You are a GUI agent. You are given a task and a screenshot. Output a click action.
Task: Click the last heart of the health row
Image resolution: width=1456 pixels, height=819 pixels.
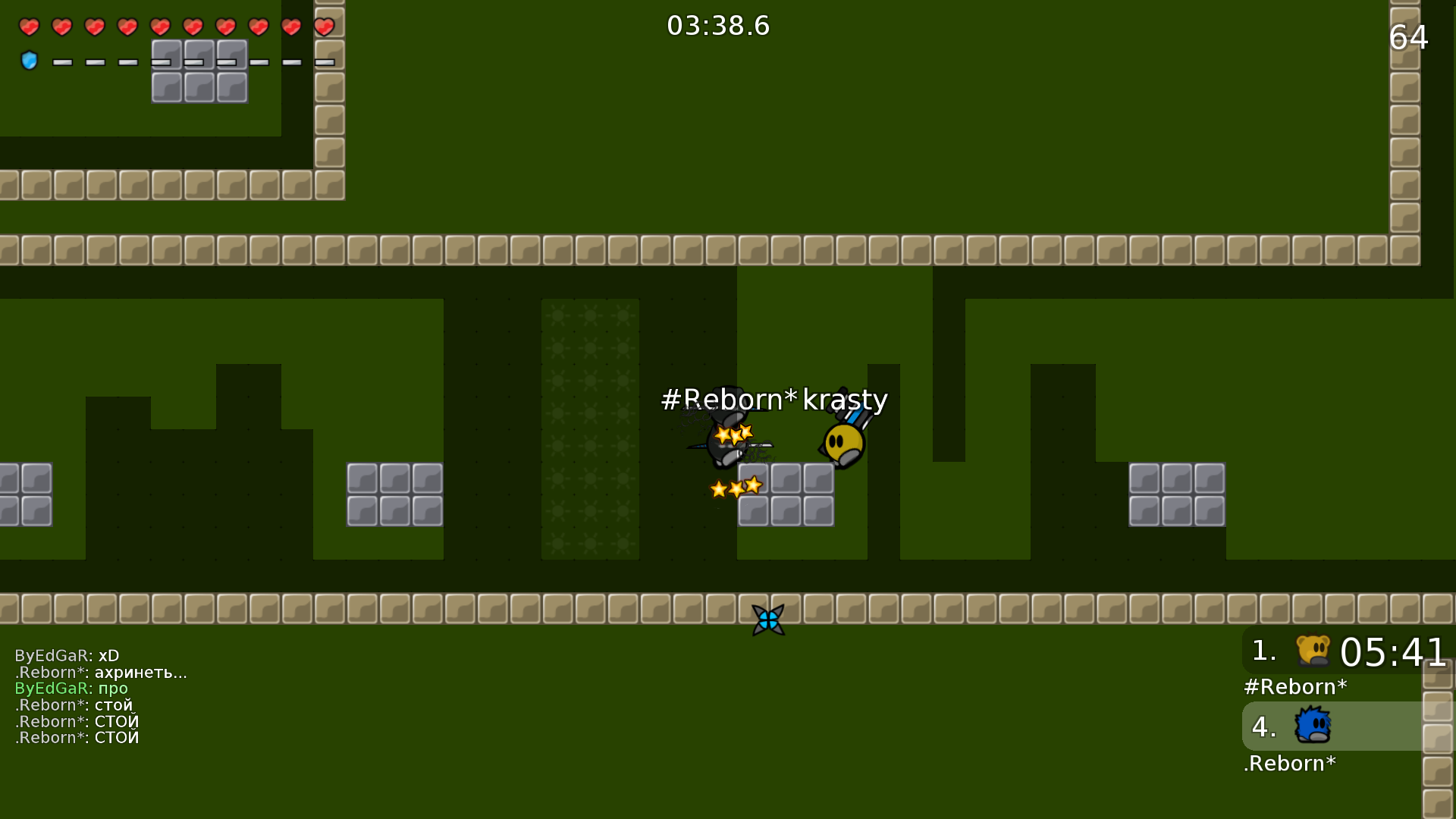click(325, 27)
